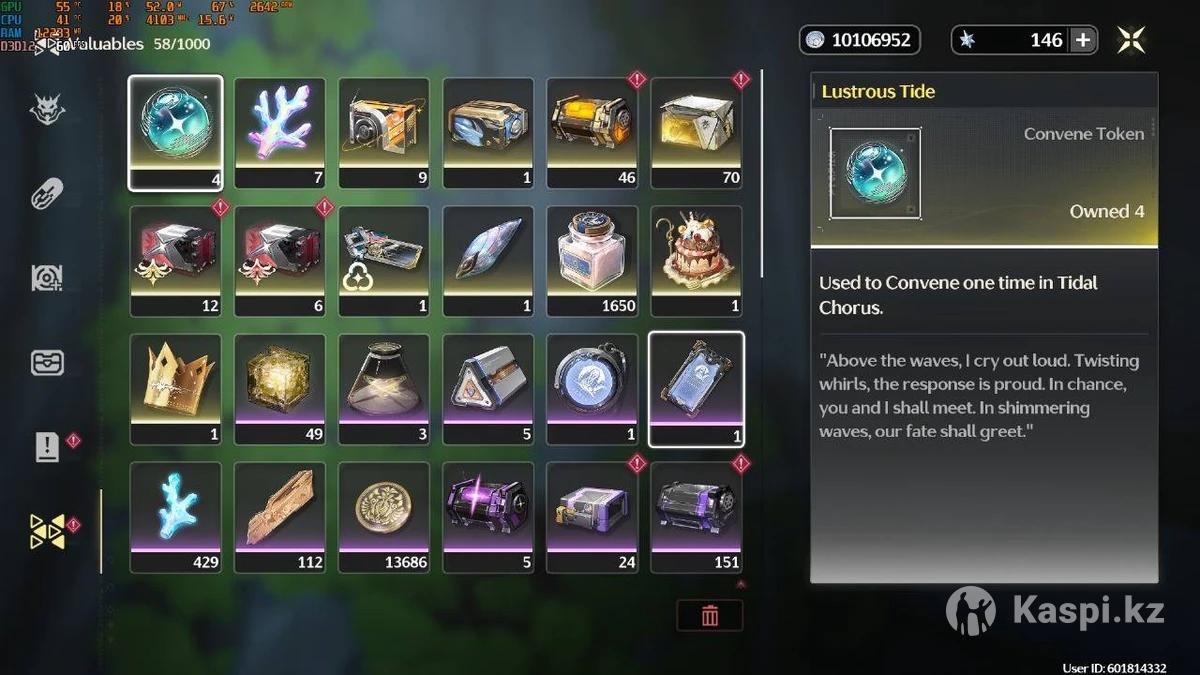This screenshot has width=1200, height=675.
Task: Open the exclamation note category tab
Action: tap(47, 447)
